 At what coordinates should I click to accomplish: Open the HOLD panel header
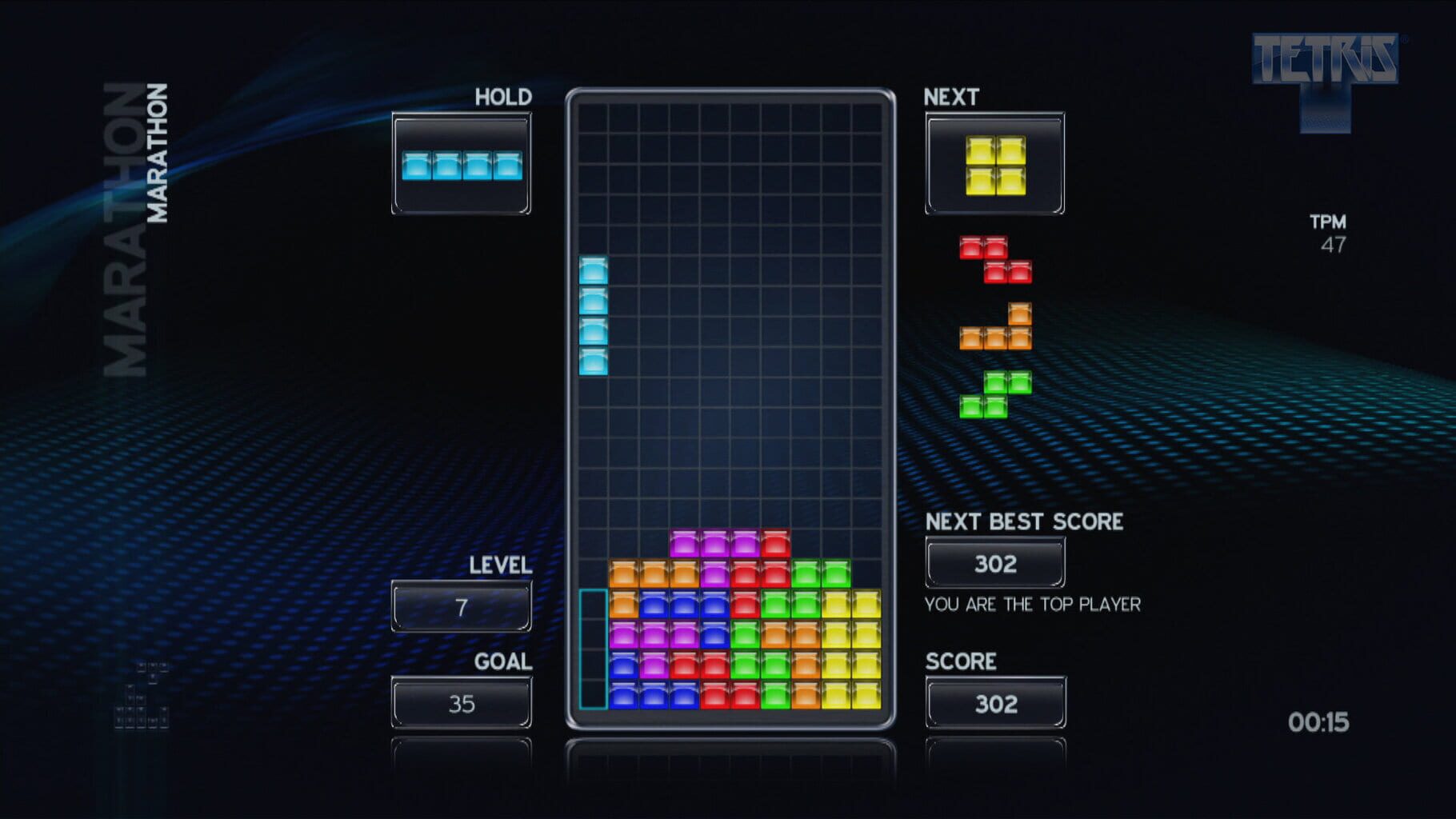click(x=502, y=96)
